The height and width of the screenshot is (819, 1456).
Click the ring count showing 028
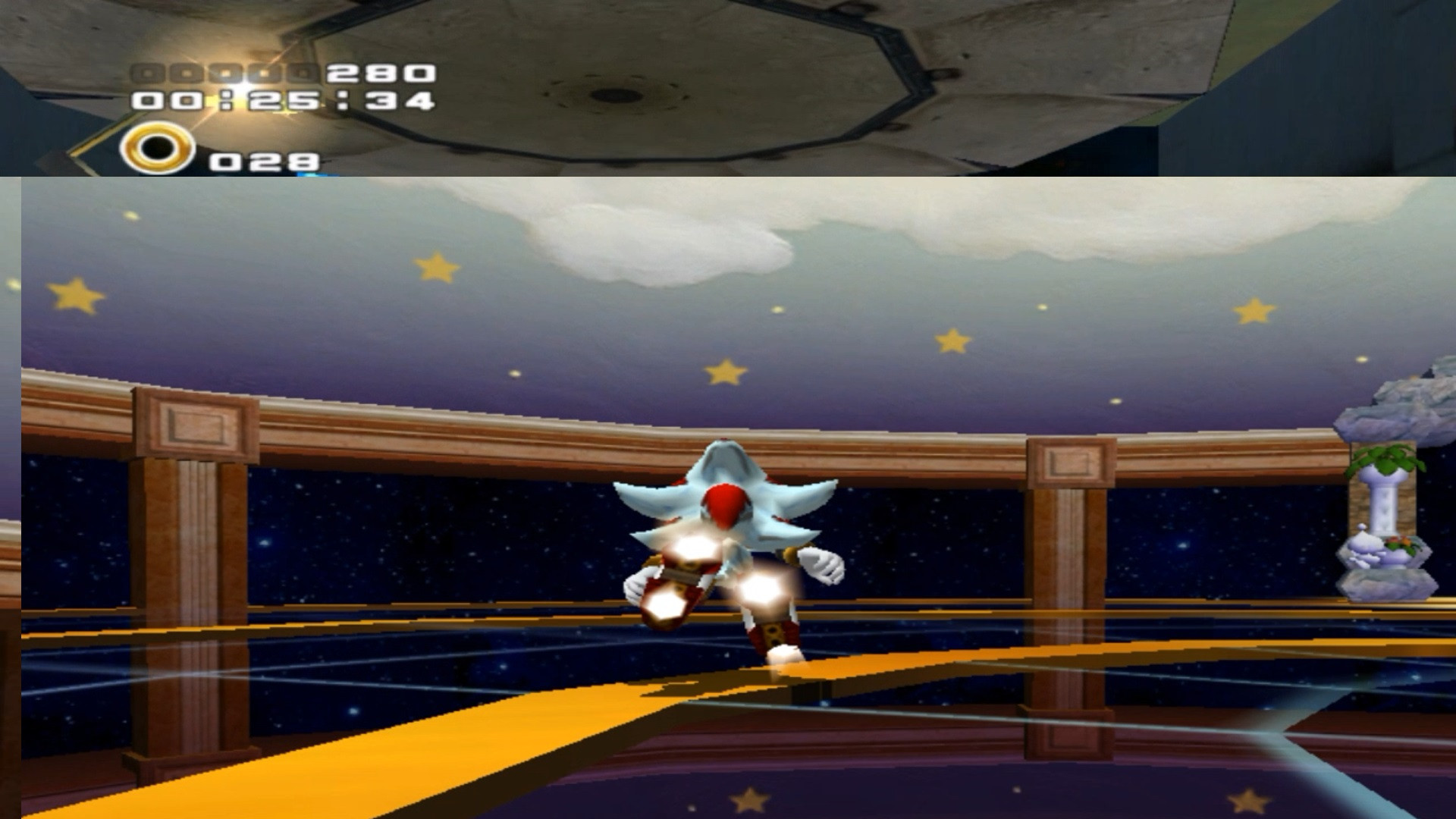[264, 160]
